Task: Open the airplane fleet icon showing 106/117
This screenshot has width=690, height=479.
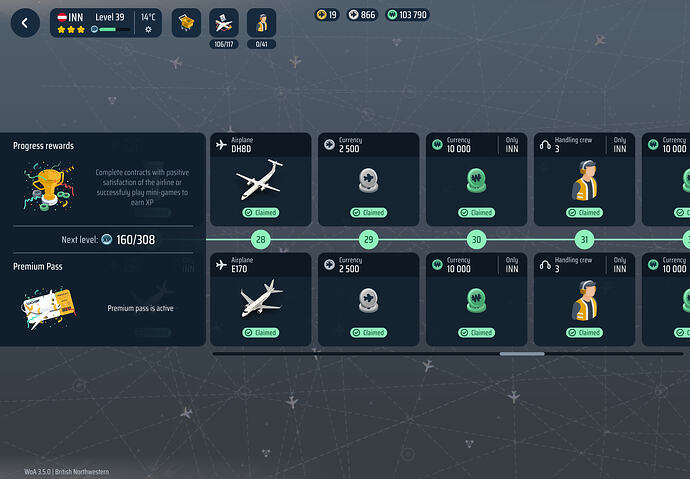Action: tap(223, 23)
